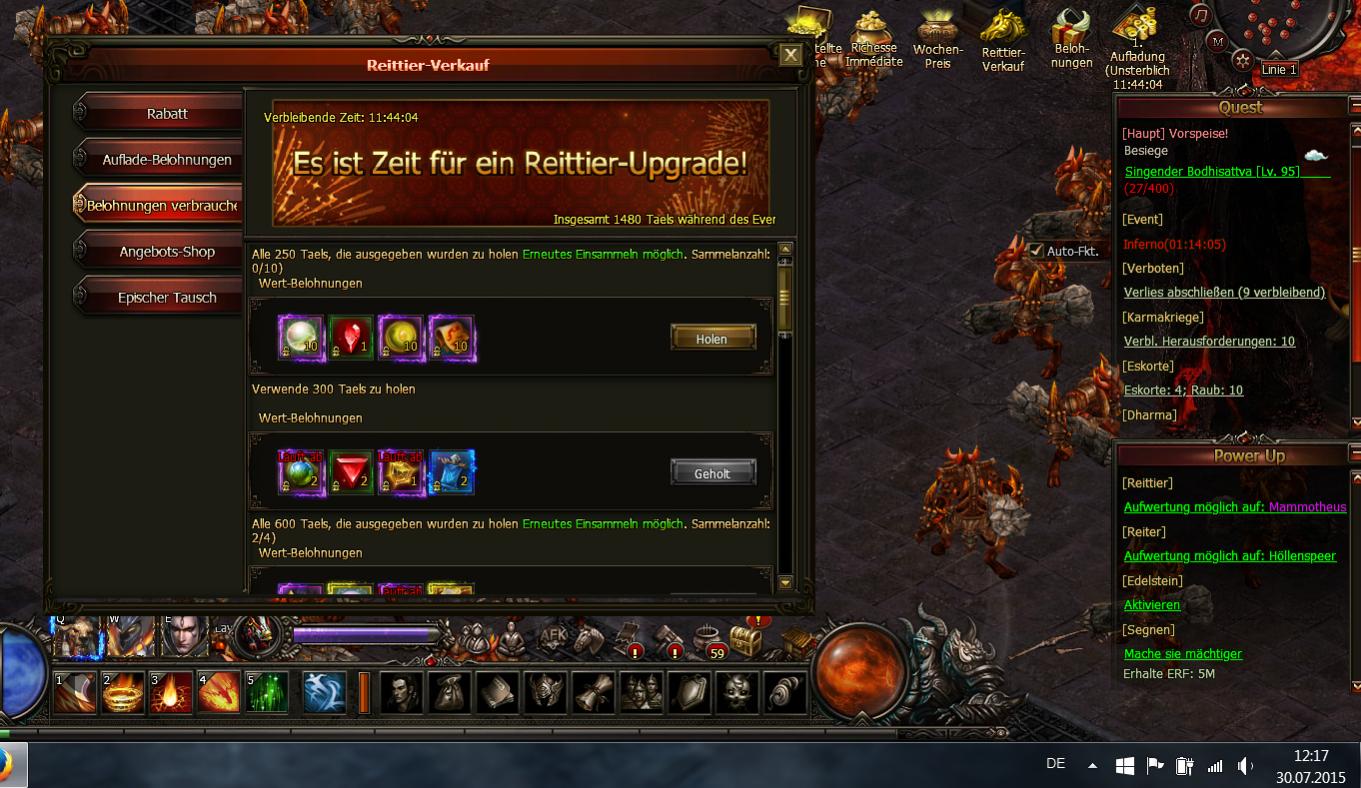This screenshot has width=1361, height=788.
Task: Open the Windows Start menu in taskbar
Action: coord(1124,766)
